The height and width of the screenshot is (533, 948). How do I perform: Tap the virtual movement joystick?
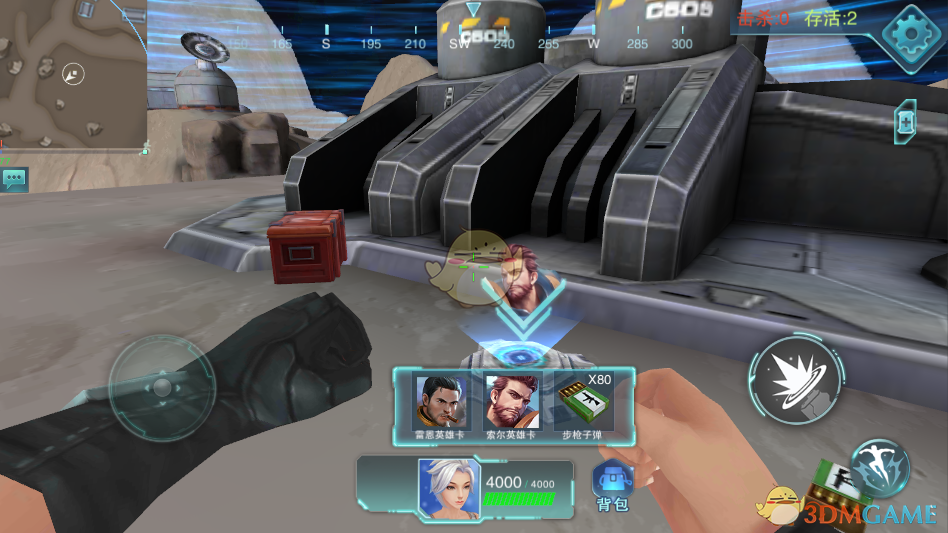click(x=161, y=387)
